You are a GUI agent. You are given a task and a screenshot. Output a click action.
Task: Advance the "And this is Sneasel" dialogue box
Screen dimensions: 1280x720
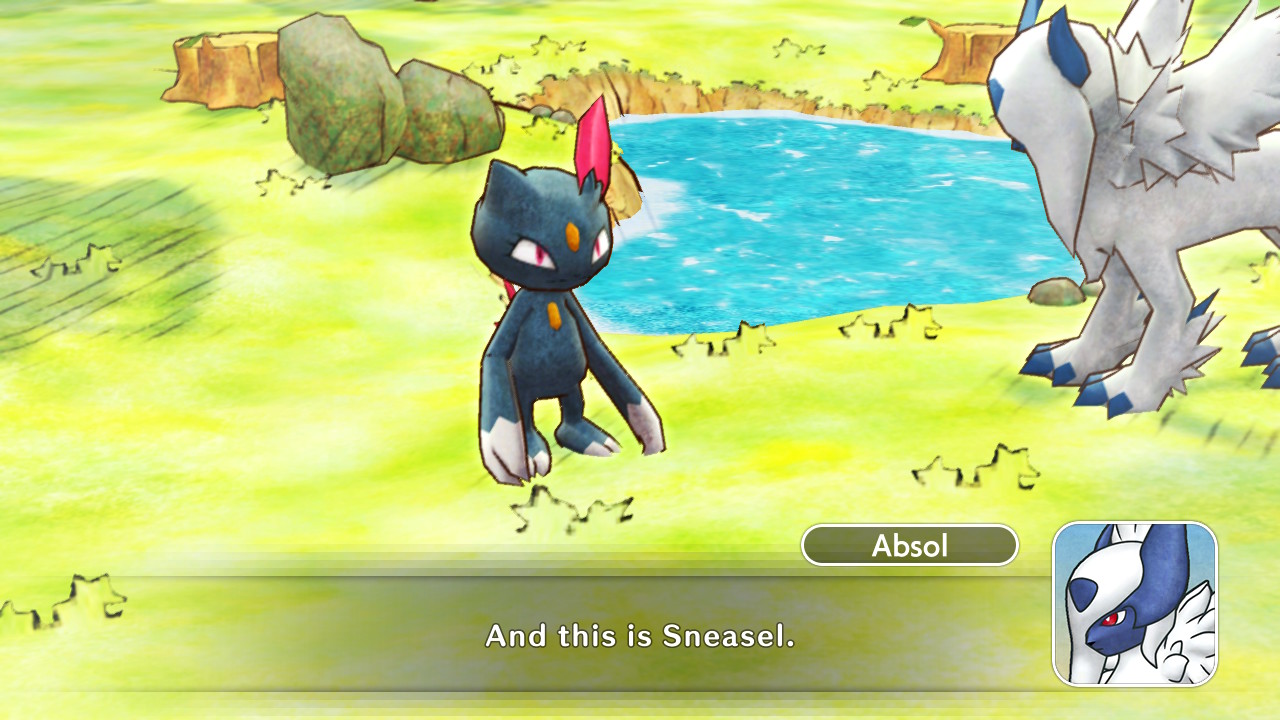pyautogui.click(x=639, y=635)
